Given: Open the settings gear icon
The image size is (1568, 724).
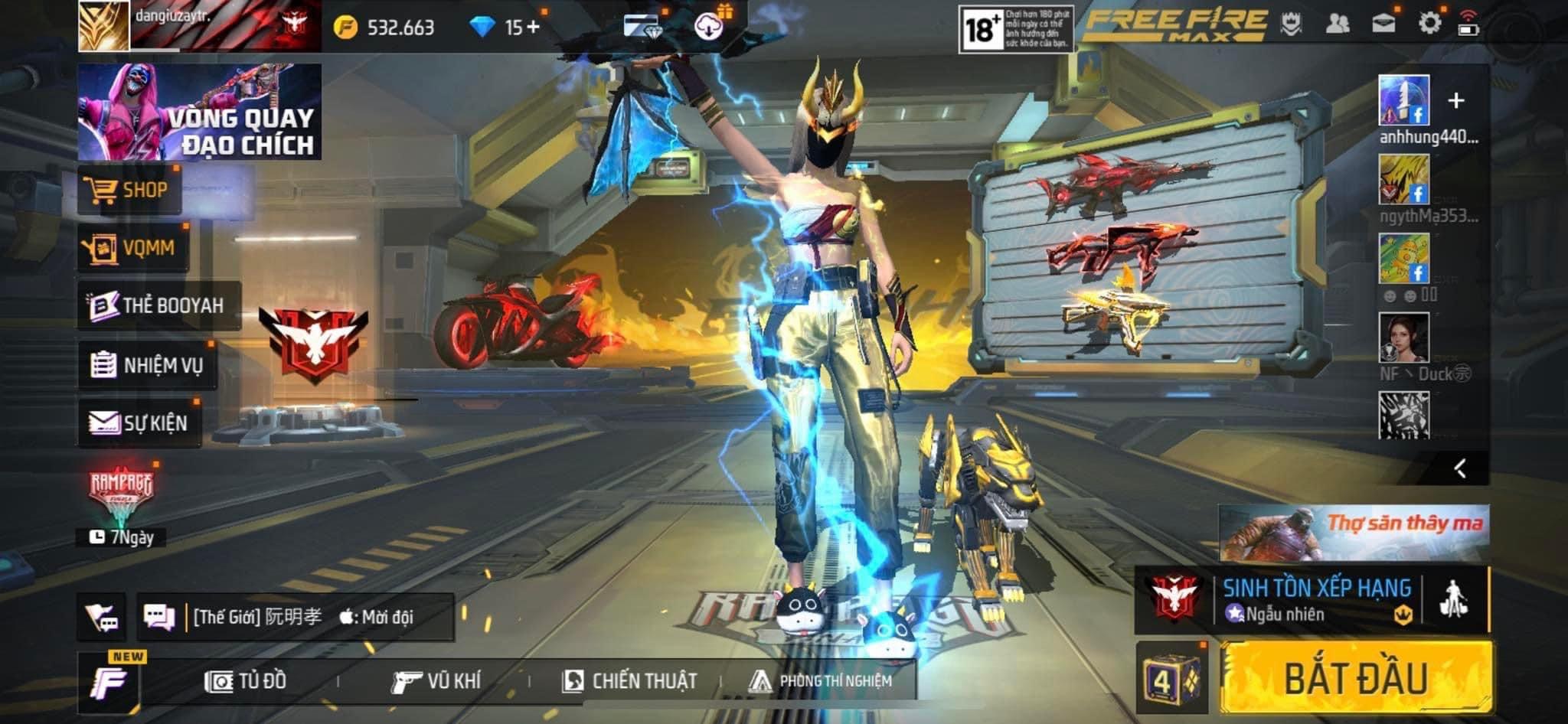Looking at the screenshot, I should [1429, 24].
